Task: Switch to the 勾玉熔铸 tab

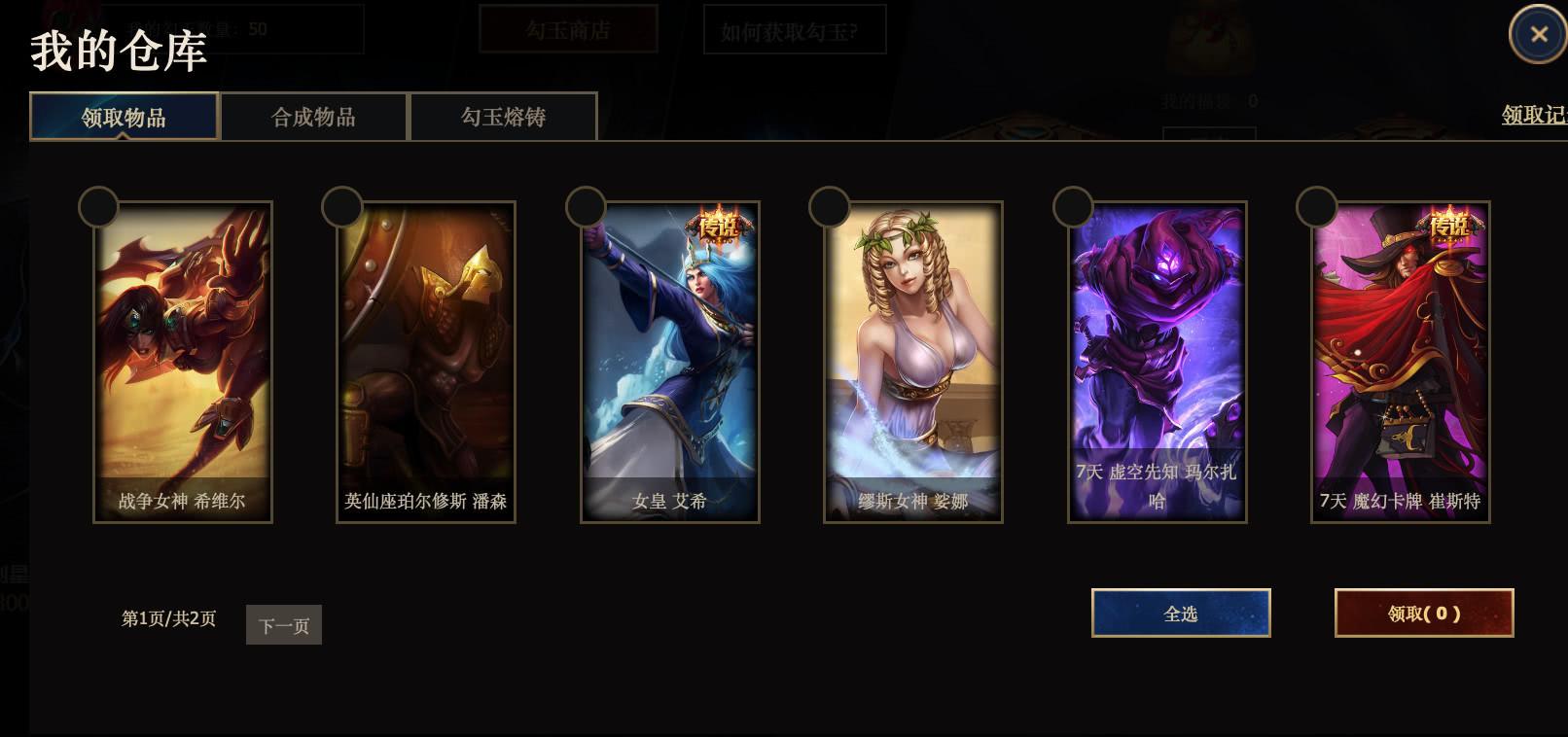Action: [x=503, y=116]
